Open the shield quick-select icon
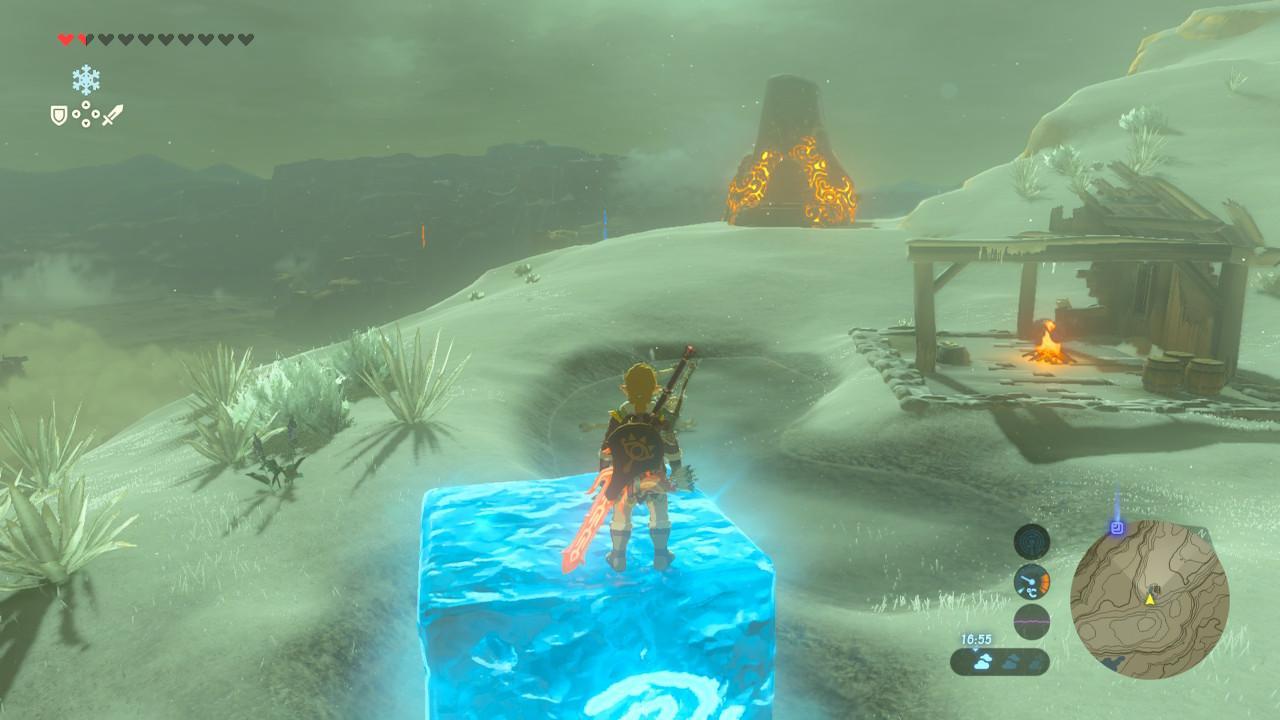1280x720 pixels. 59,116
